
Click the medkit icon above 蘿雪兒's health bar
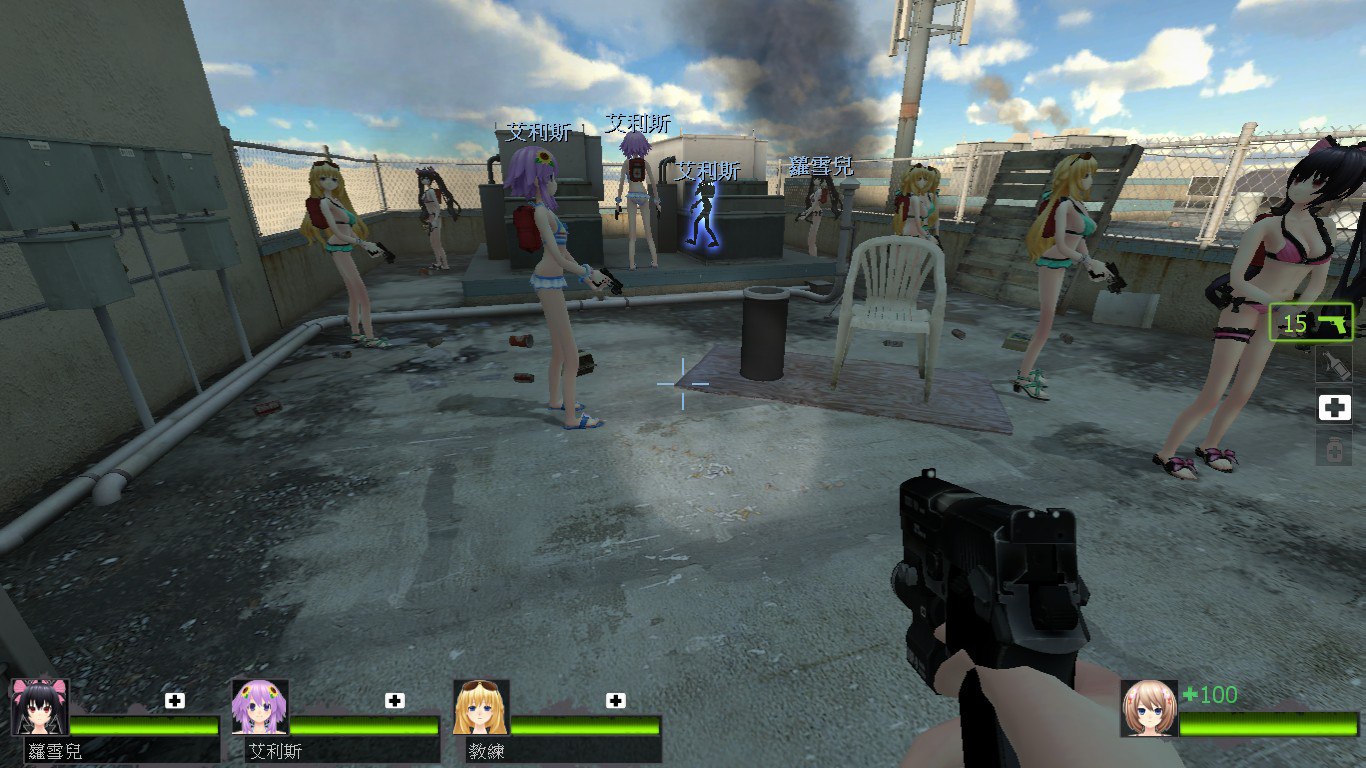pos(175,700)
